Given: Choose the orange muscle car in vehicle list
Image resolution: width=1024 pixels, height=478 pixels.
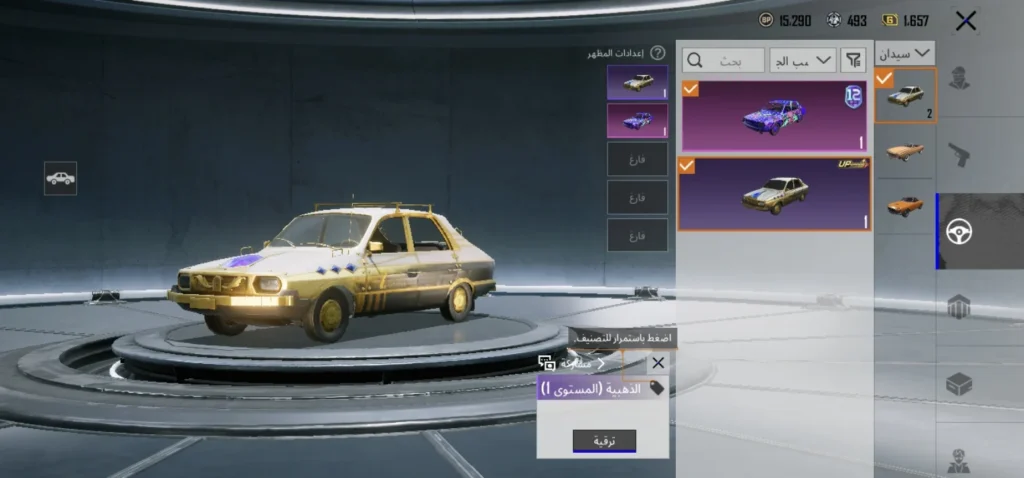Looking at the screenshot, I should 905,207.
